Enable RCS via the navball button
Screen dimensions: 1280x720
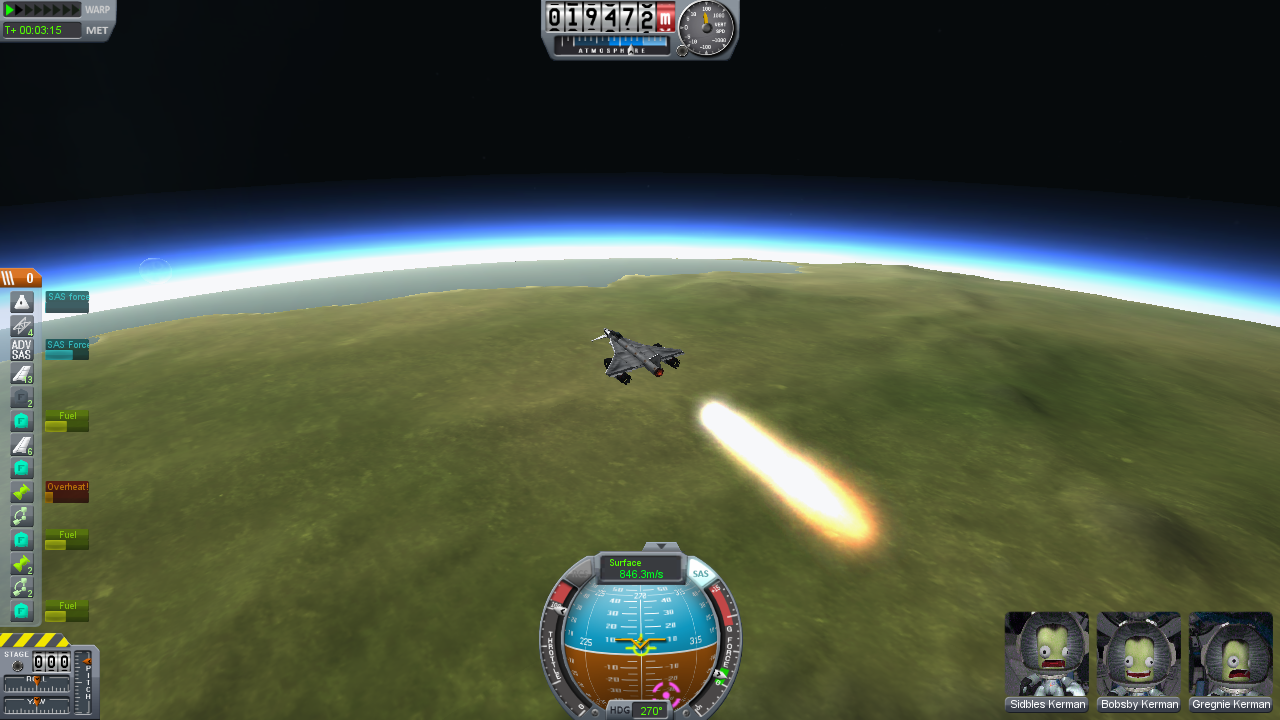coord(581,573)
